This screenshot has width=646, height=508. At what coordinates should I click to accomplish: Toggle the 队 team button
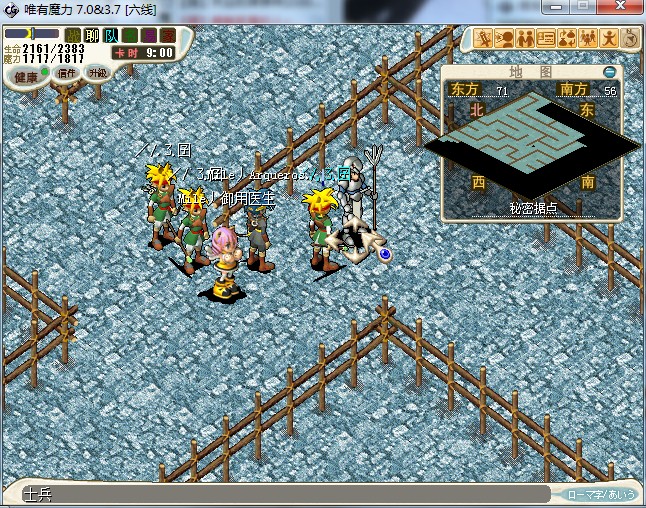[111, 36]
